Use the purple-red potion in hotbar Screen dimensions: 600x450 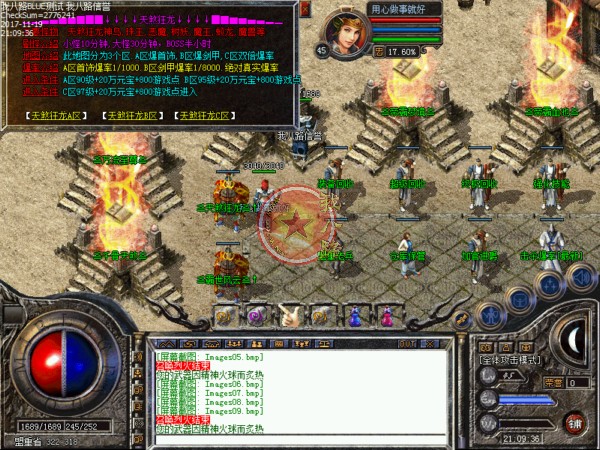[385, 315]
